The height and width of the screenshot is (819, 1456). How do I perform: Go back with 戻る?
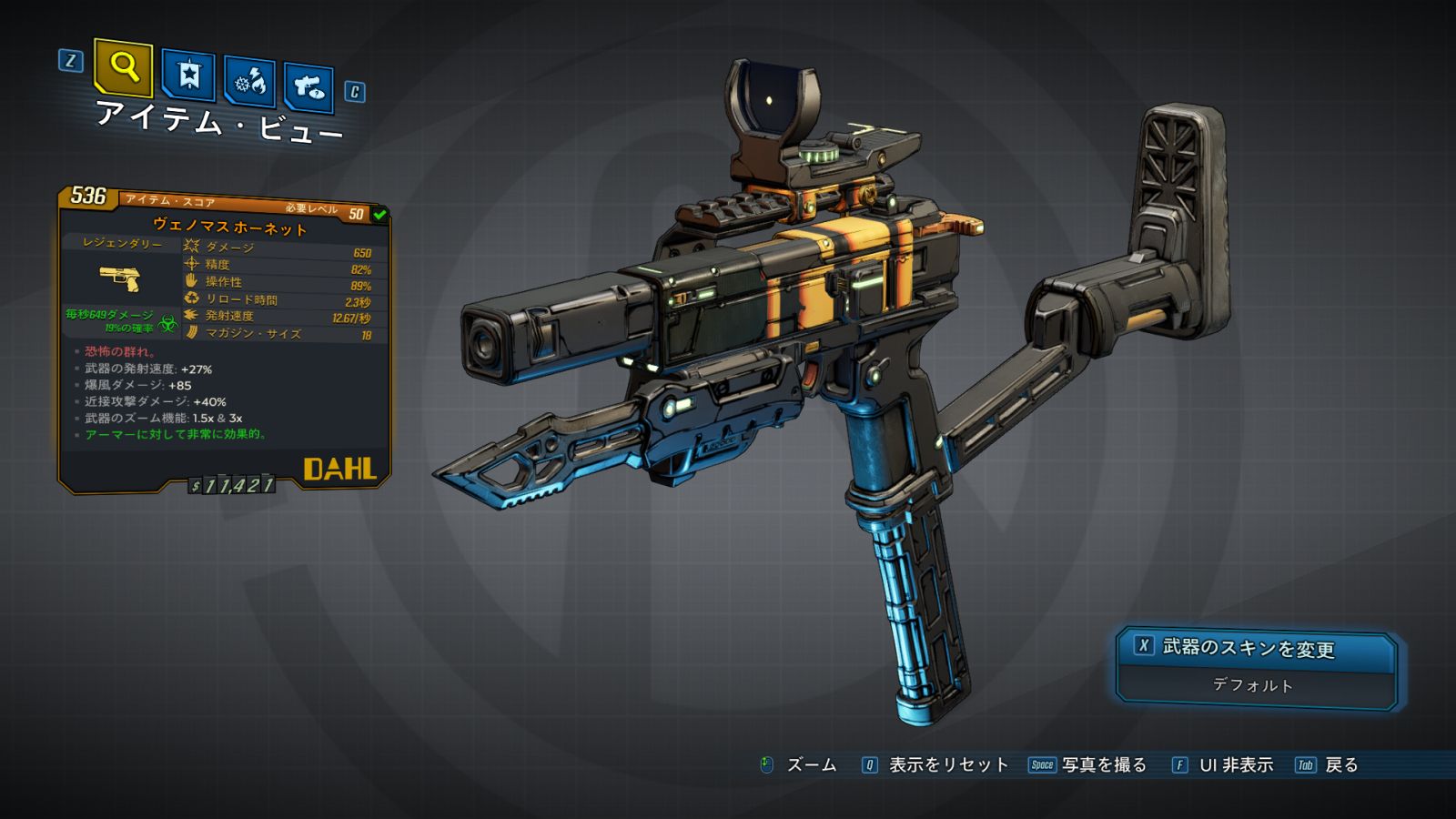[1328, 765]
